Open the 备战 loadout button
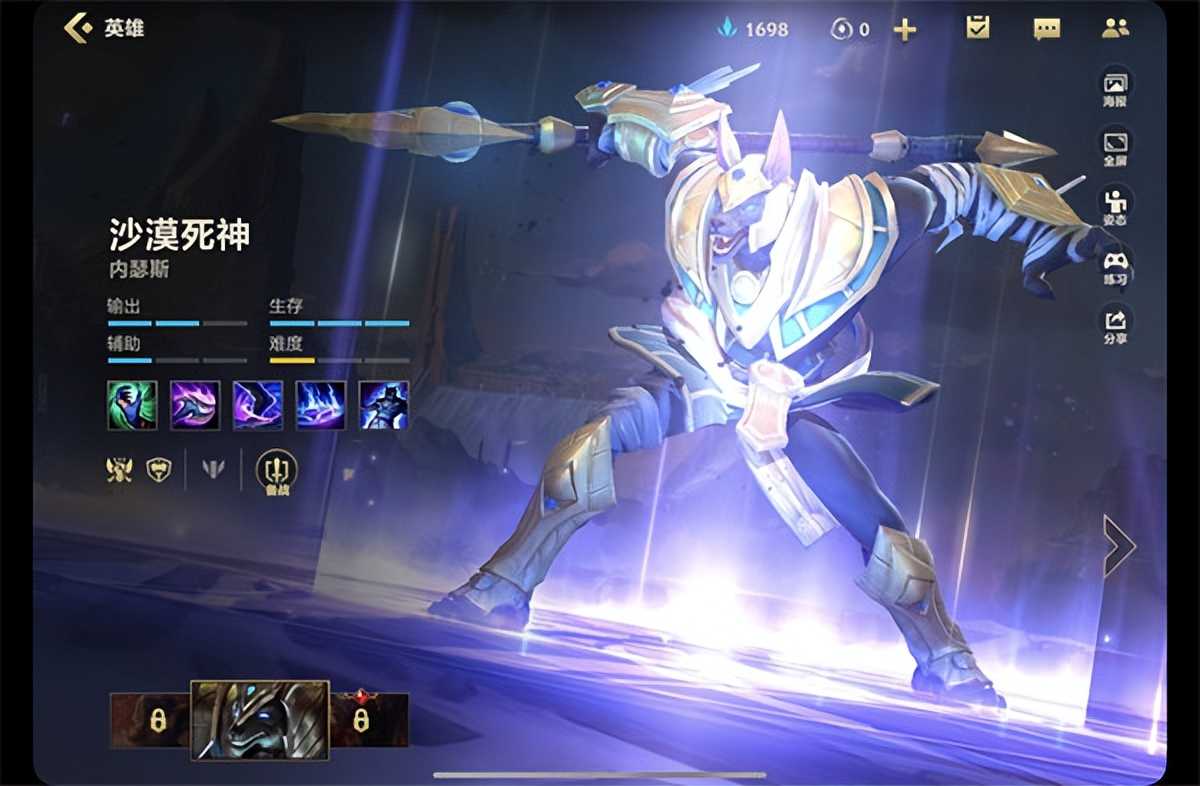 click(276, 470)
